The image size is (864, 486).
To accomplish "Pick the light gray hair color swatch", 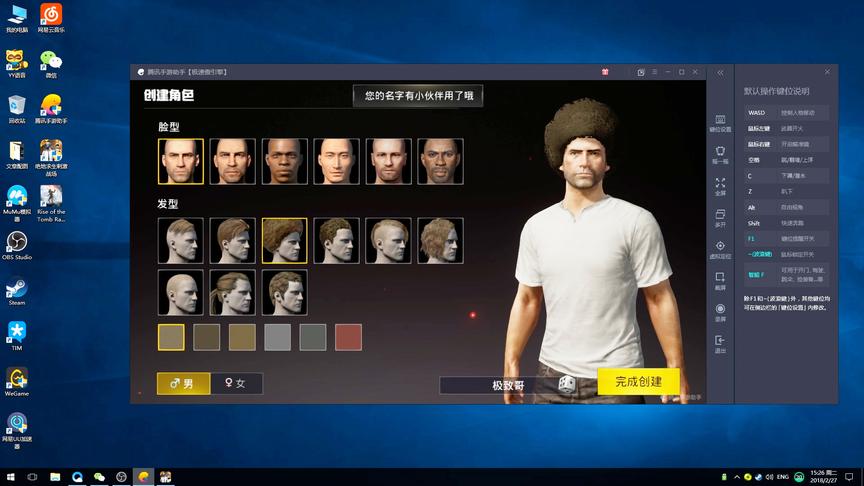I will point(277,338).
